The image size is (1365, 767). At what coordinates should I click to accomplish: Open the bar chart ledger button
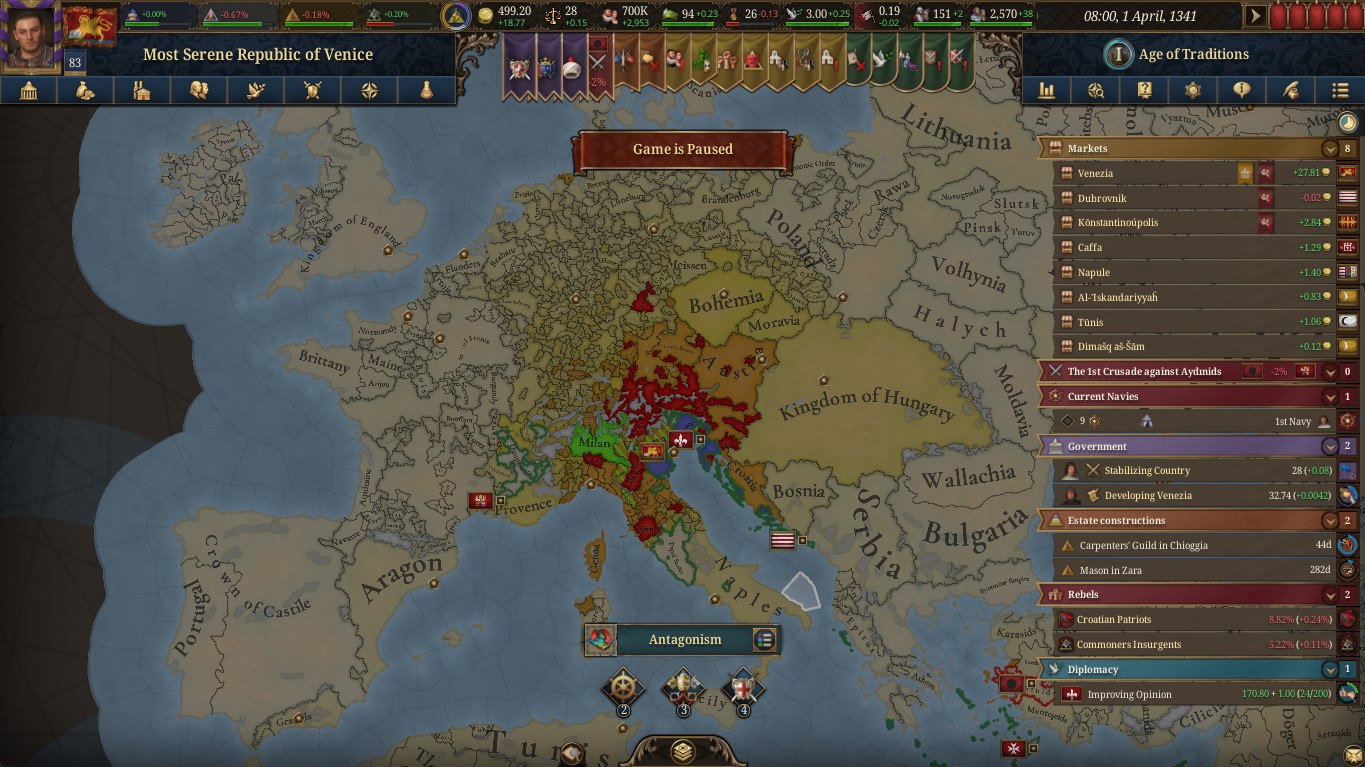coord(1047,91)
